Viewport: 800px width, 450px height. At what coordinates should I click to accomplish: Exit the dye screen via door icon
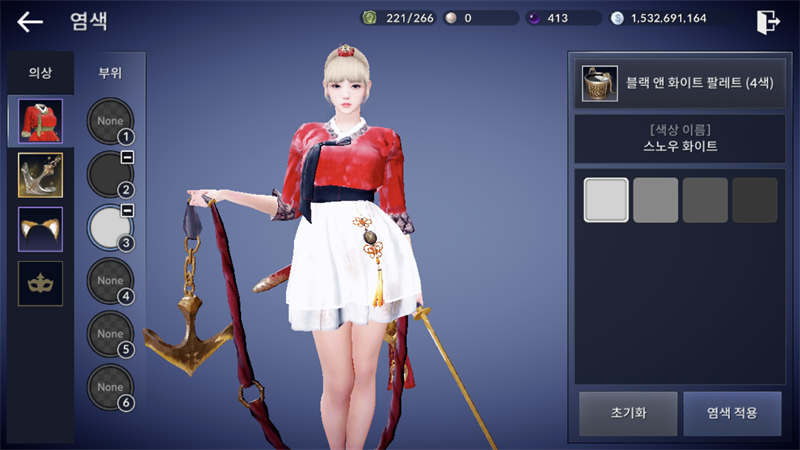click(x=769, y=21)
